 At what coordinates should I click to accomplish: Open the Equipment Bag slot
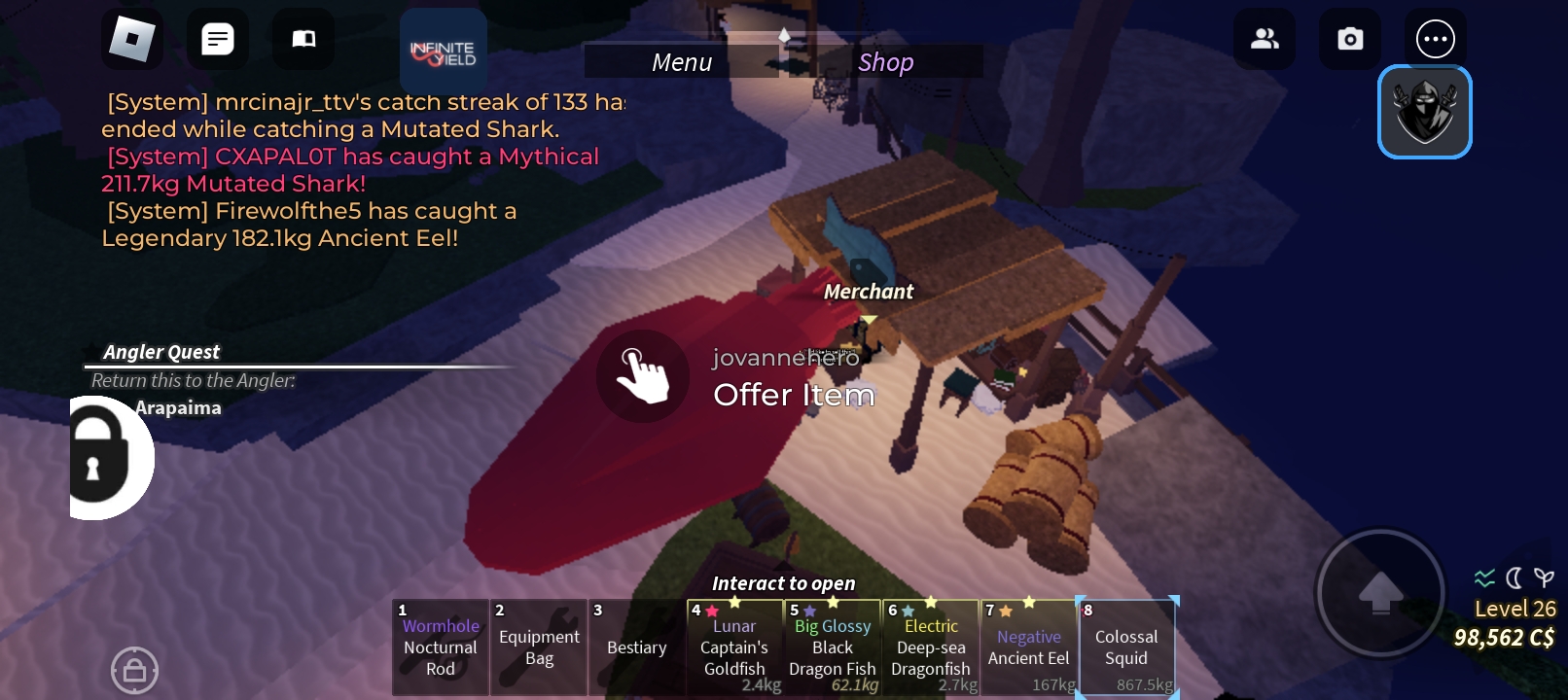(x=539, y=647)
